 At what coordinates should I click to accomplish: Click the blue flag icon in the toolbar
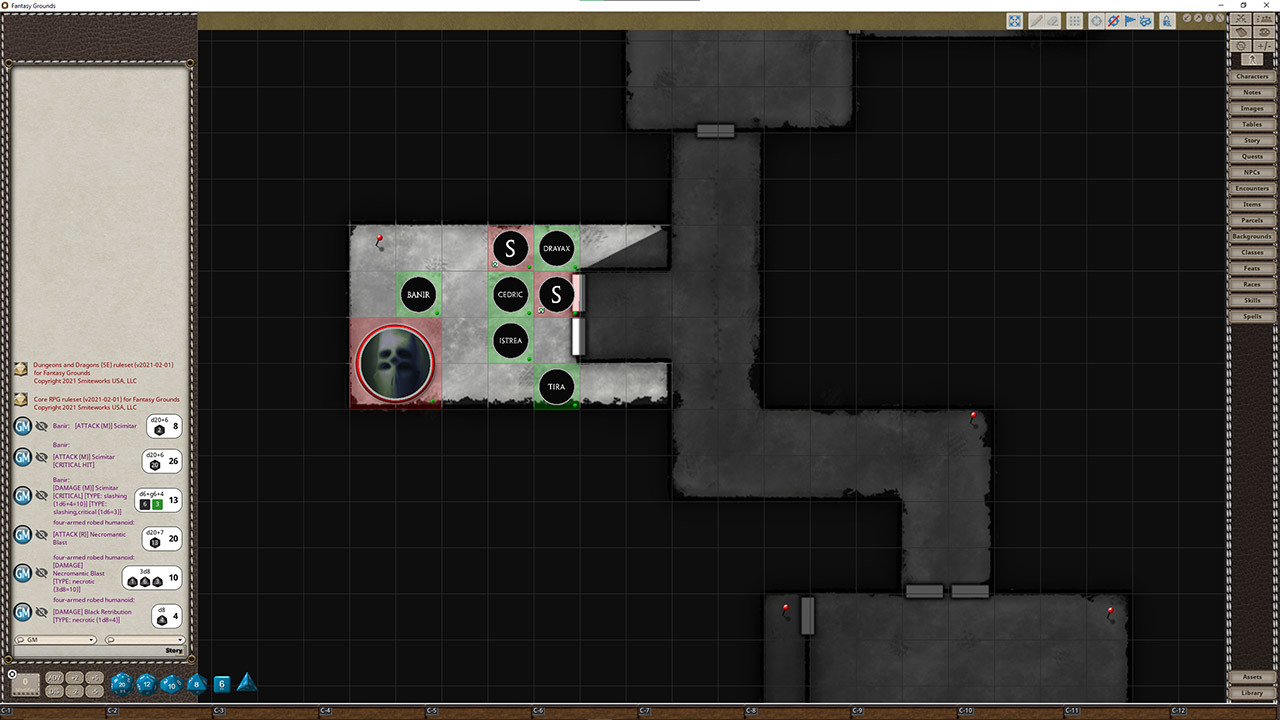pyautogui.click(x=1129, y=20)
